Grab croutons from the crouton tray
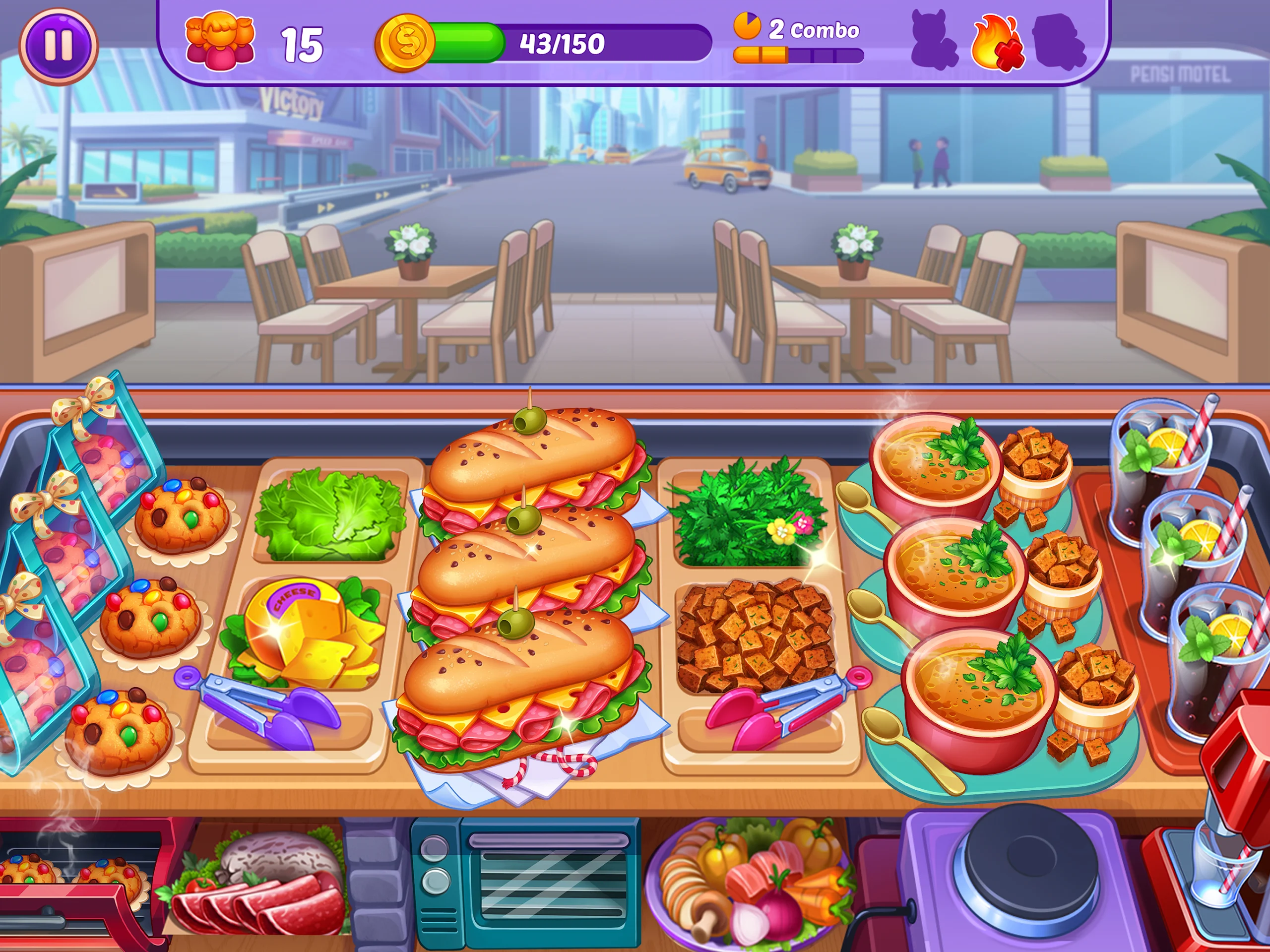The width and height of the screenshot is (1270, 952). click(755, 636)
